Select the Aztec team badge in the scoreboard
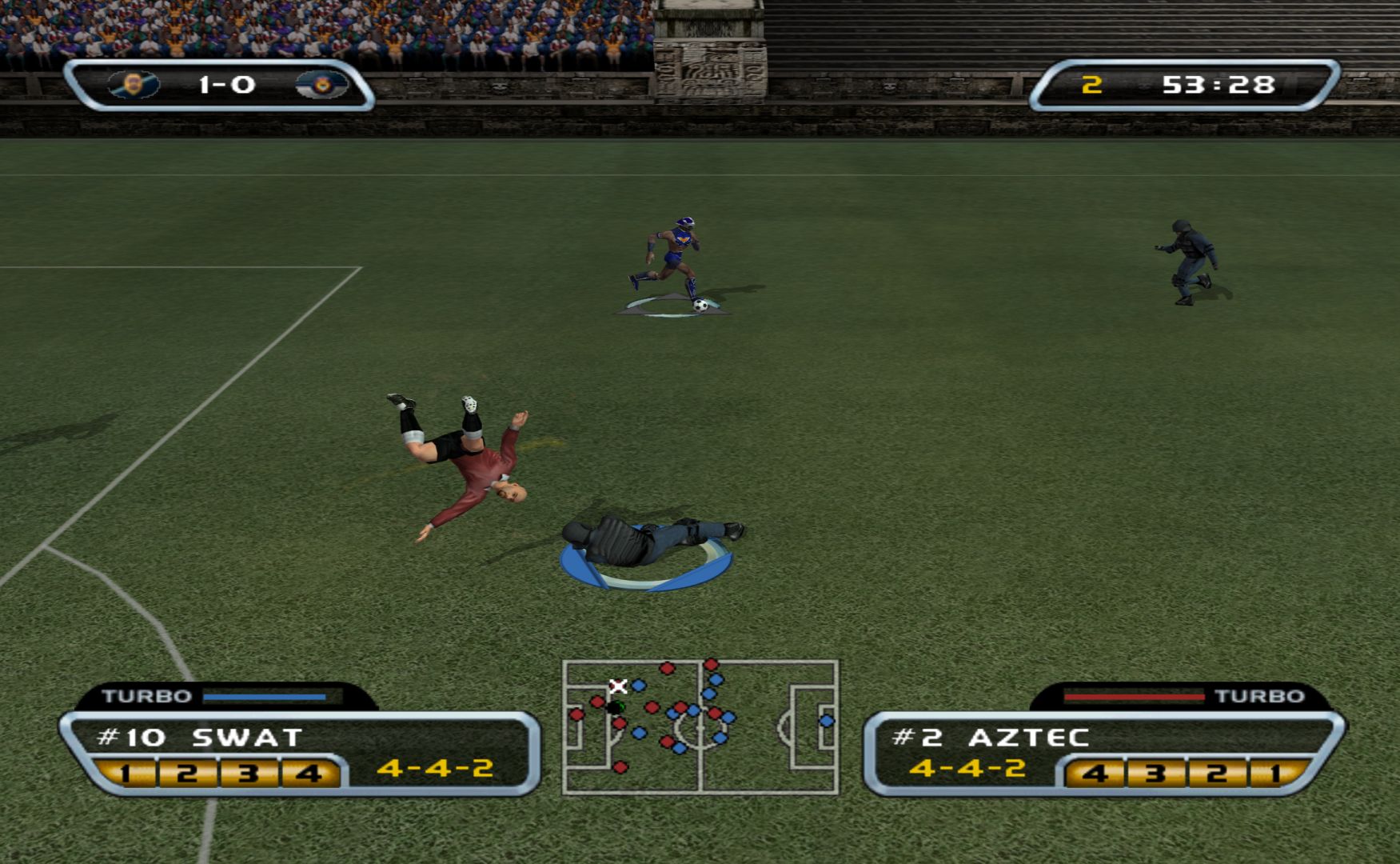 (321, 85)
